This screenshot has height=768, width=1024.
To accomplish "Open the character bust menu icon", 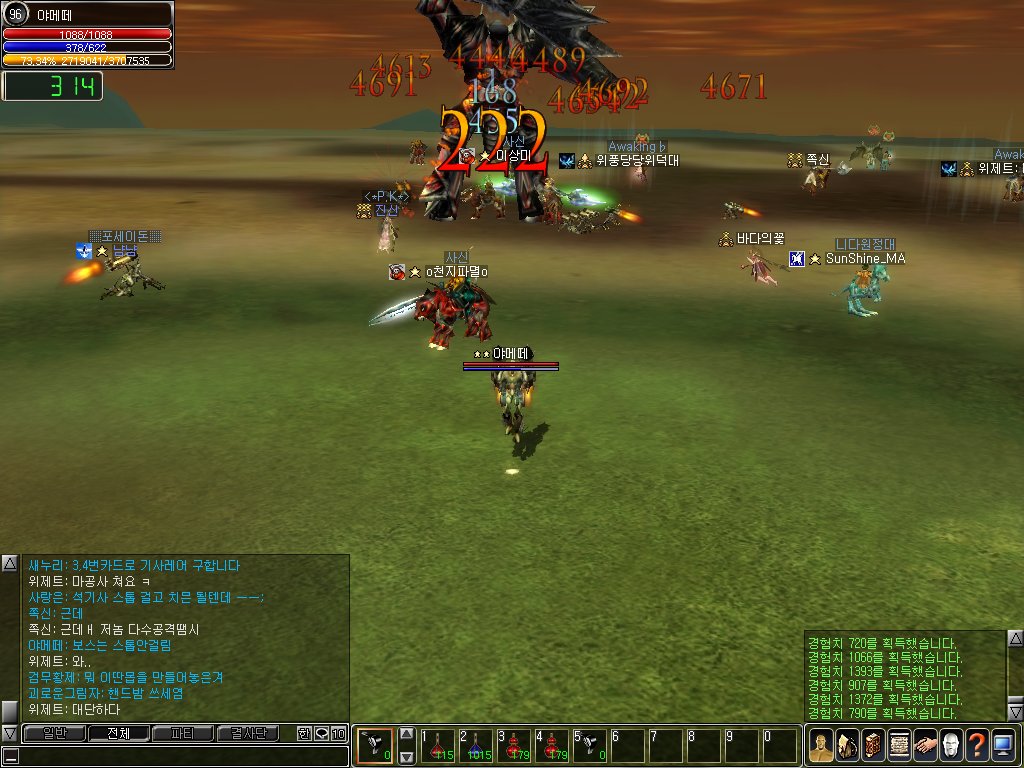I will [x=821, y=746].
